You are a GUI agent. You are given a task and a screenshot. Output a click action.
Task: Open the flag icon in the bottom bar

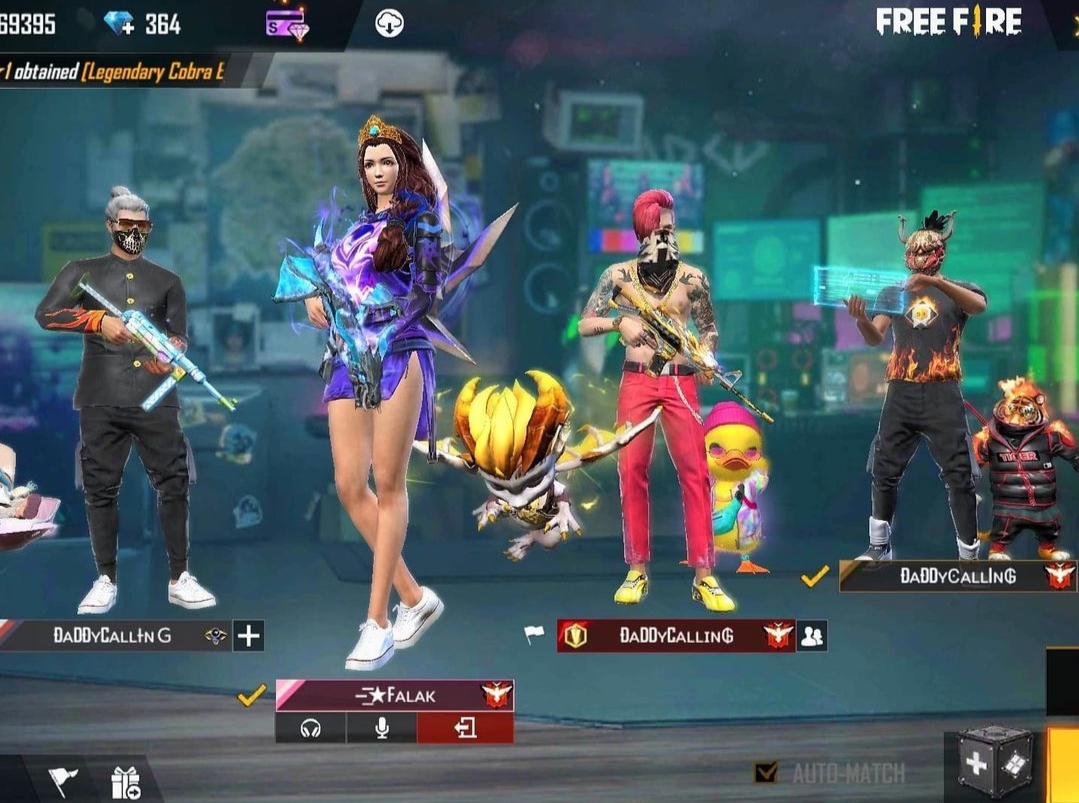click(x=63, y=781)
